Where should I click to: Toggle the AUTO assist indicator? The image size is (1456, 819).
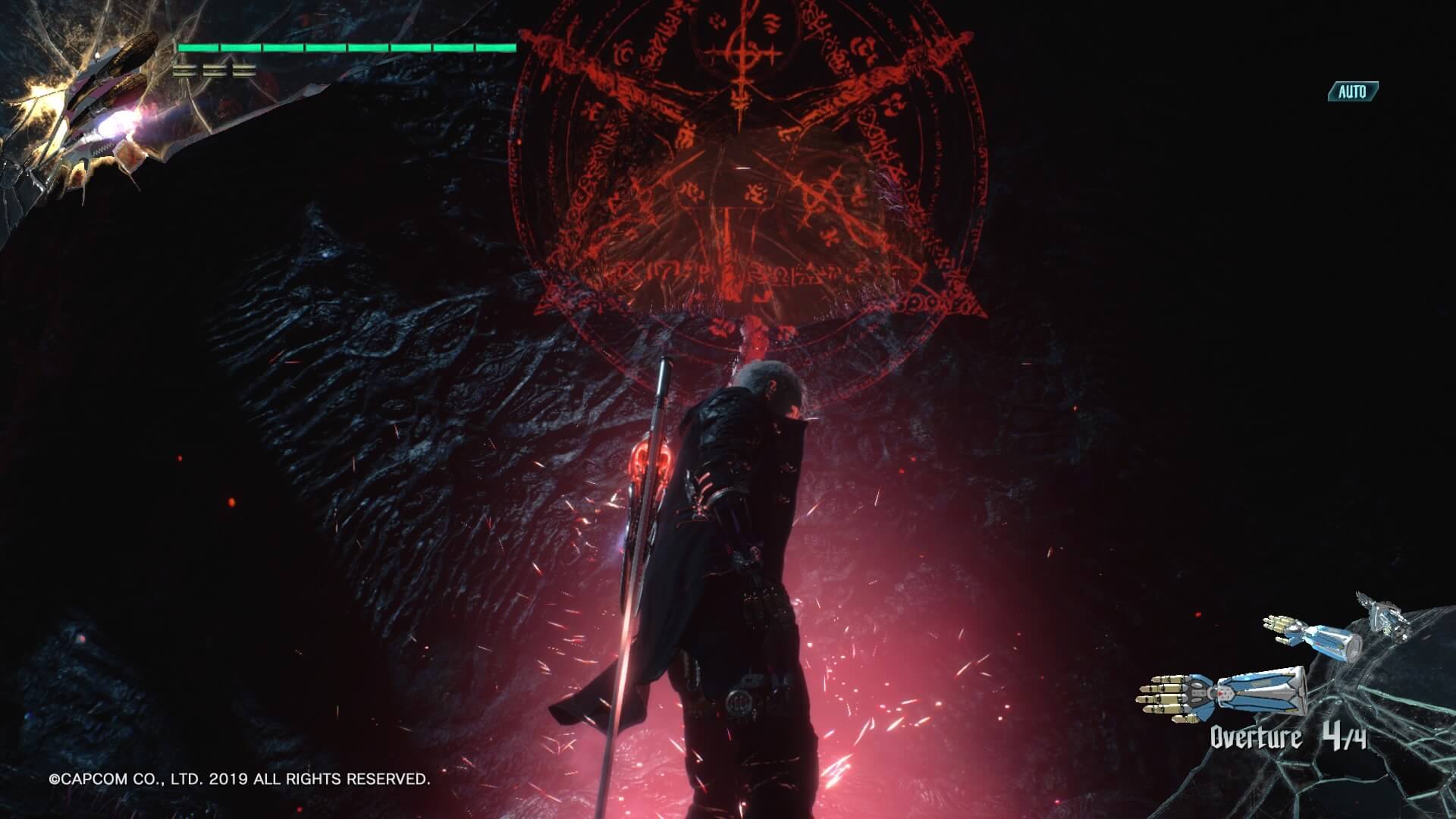click(1352, 92)
